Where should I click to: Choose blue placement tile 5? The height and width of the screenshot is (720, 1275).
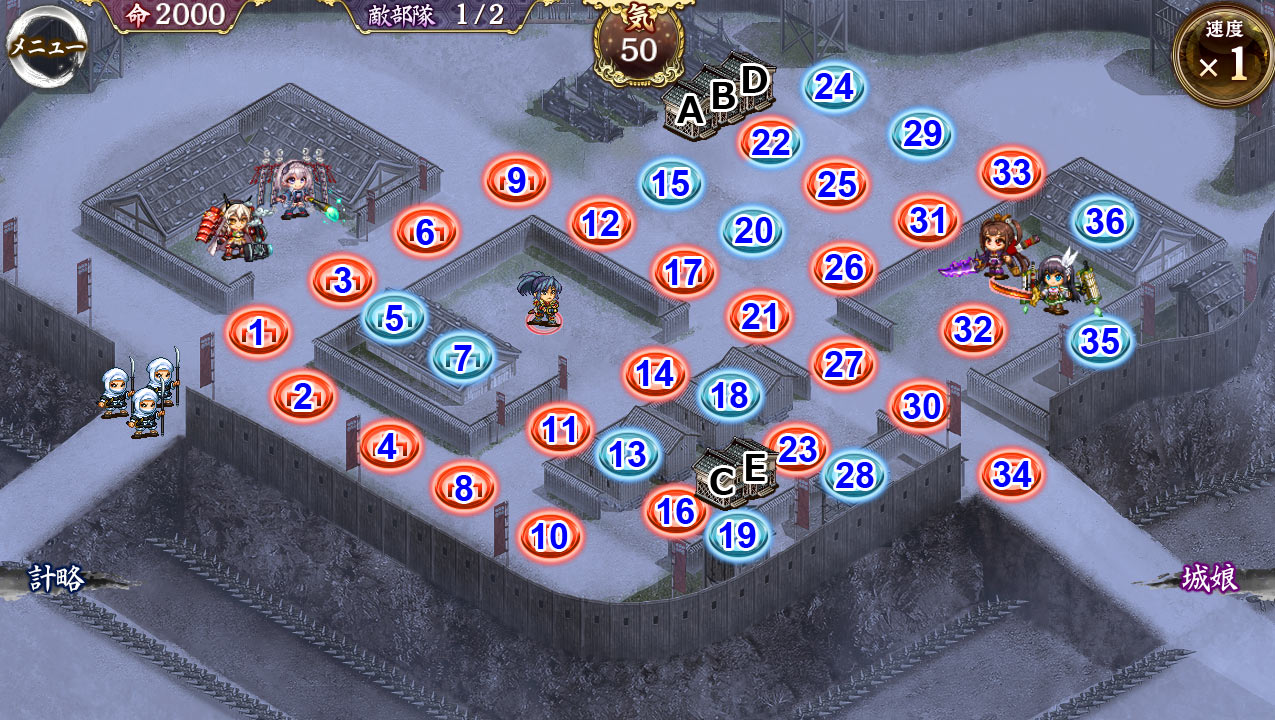pyautogui.click(x=394, y=318)
